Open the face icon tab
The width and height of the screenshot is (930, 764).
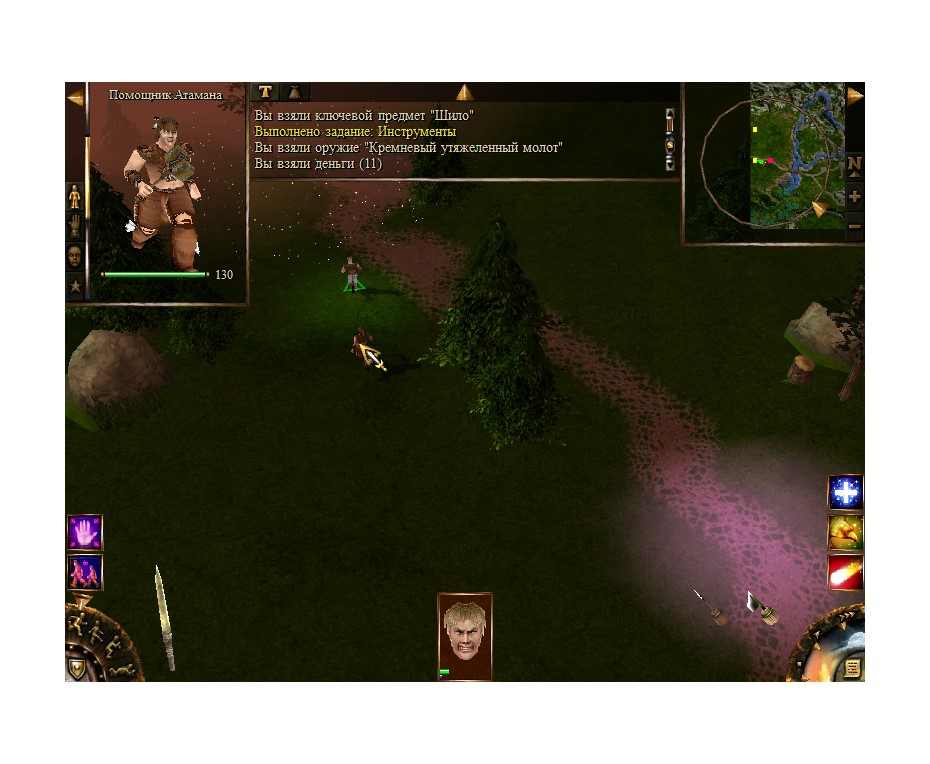(x=75, y=257)
